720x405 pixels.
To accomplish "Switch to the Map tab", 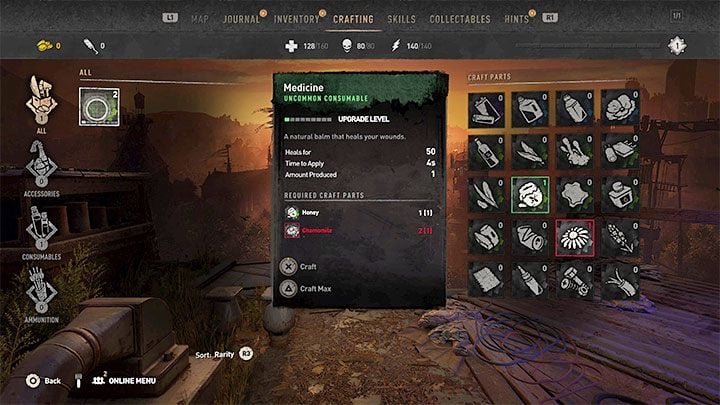I will [x=200, y=18].
